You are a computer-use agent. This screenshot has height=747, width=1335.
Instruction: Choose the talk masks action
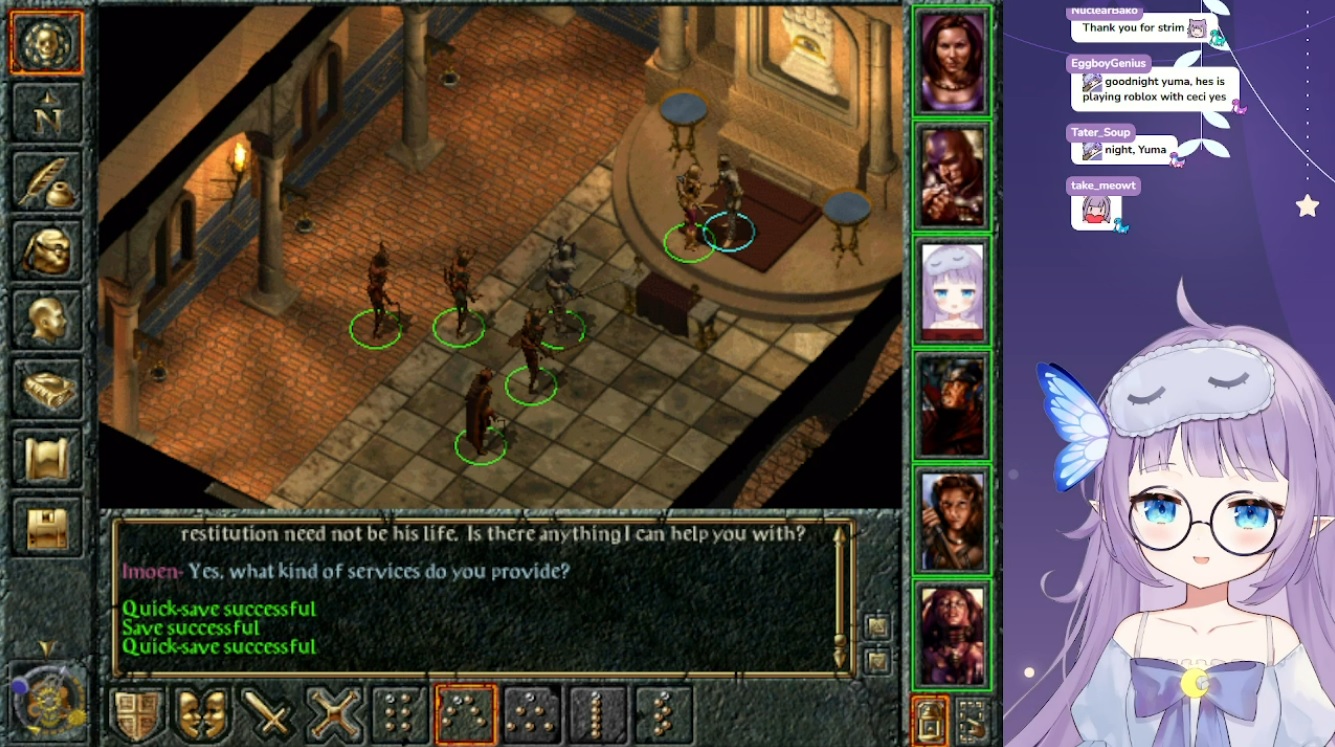pos(203,715)
